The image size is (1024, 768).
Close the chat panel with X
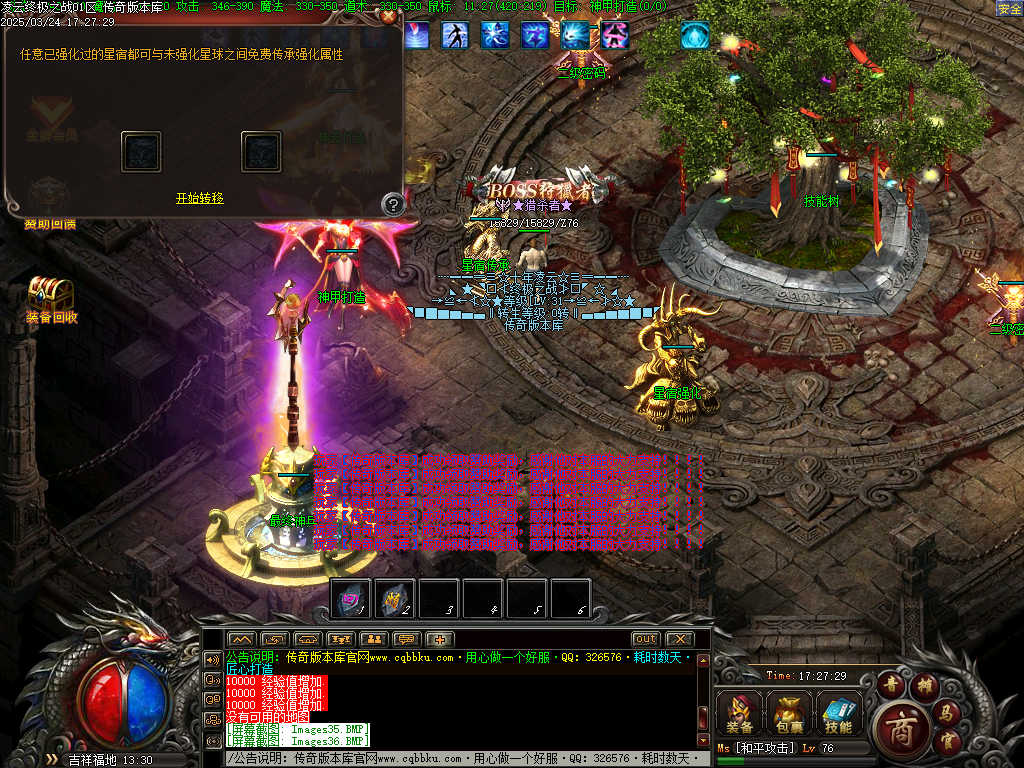679,639
